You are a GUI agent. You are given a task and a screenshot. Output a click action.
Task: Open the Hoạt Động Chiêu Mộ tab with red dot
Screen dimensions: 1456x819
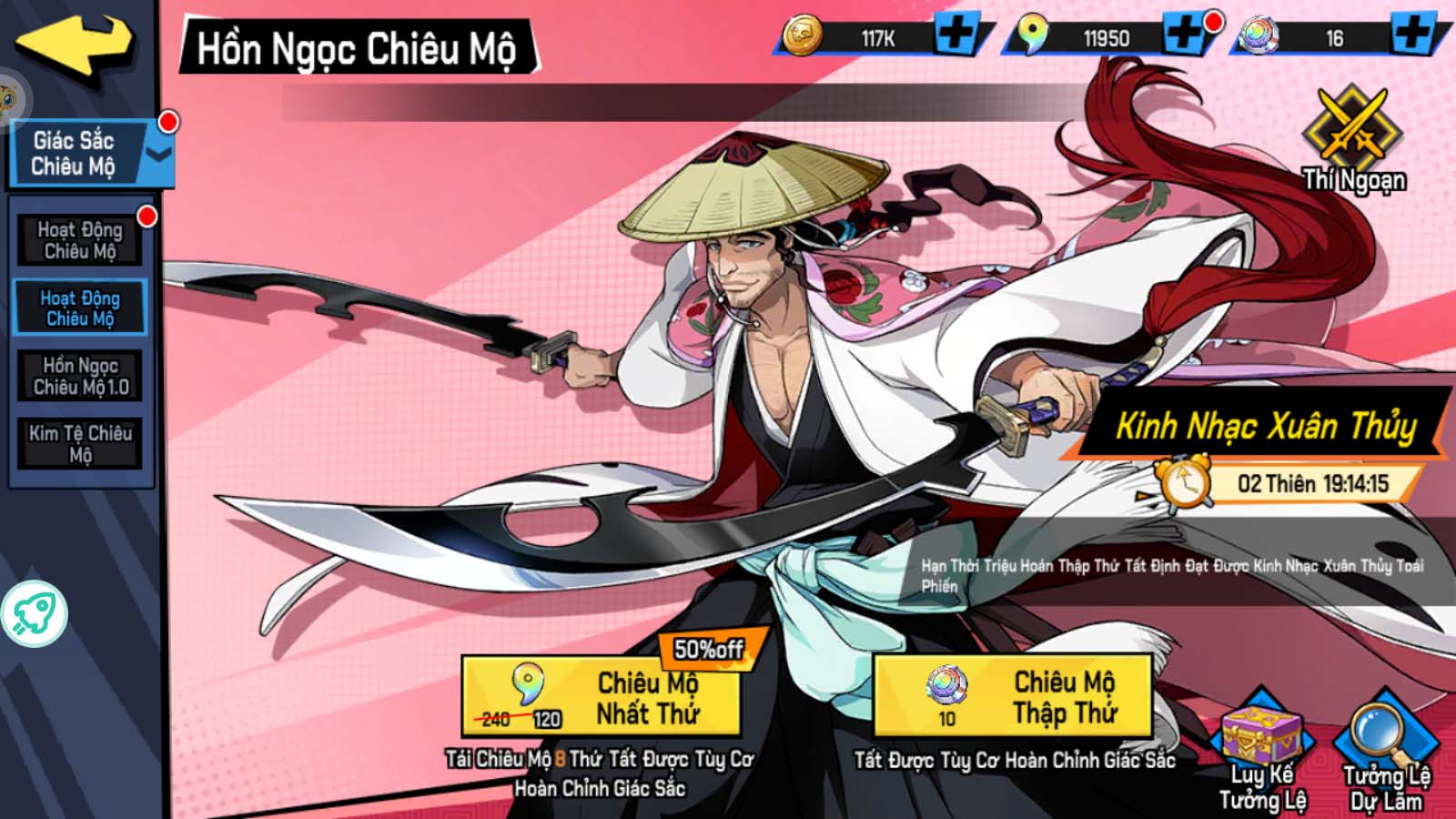(80, 240)
